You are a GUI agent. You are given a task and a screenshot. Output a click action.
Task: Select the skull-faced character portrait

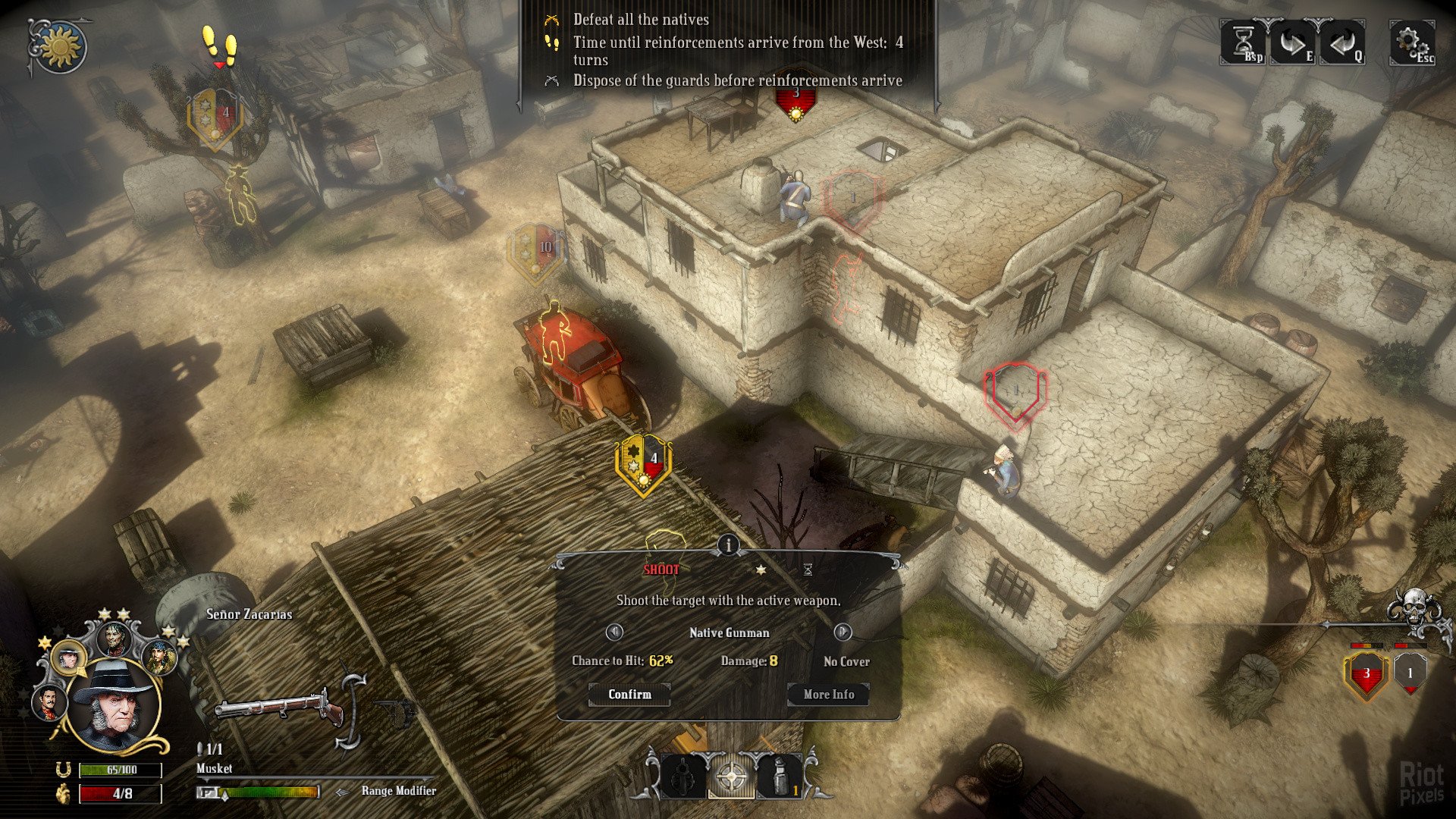coord(115,639)
